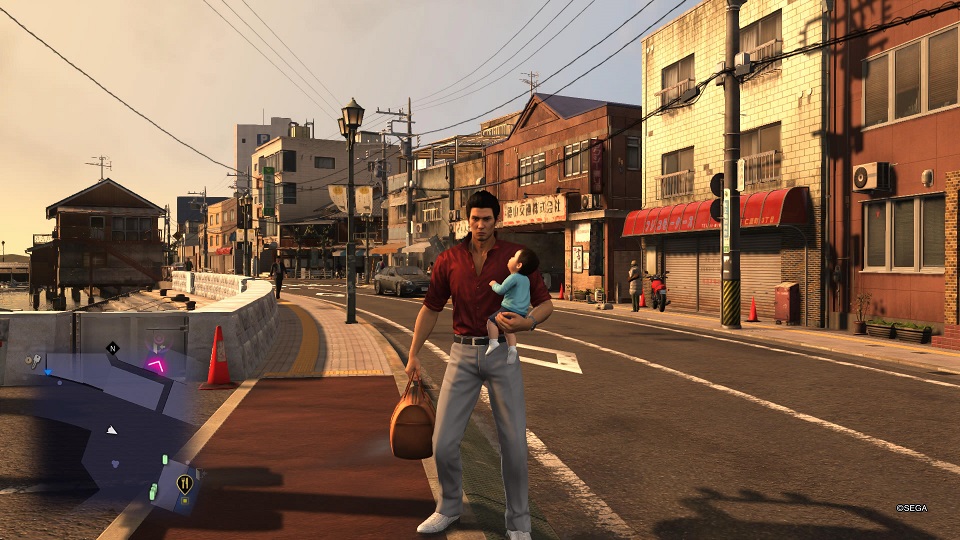Select the restaurant fork-and-knife map marker
The image size is (960, 540).
coord(184,484)
